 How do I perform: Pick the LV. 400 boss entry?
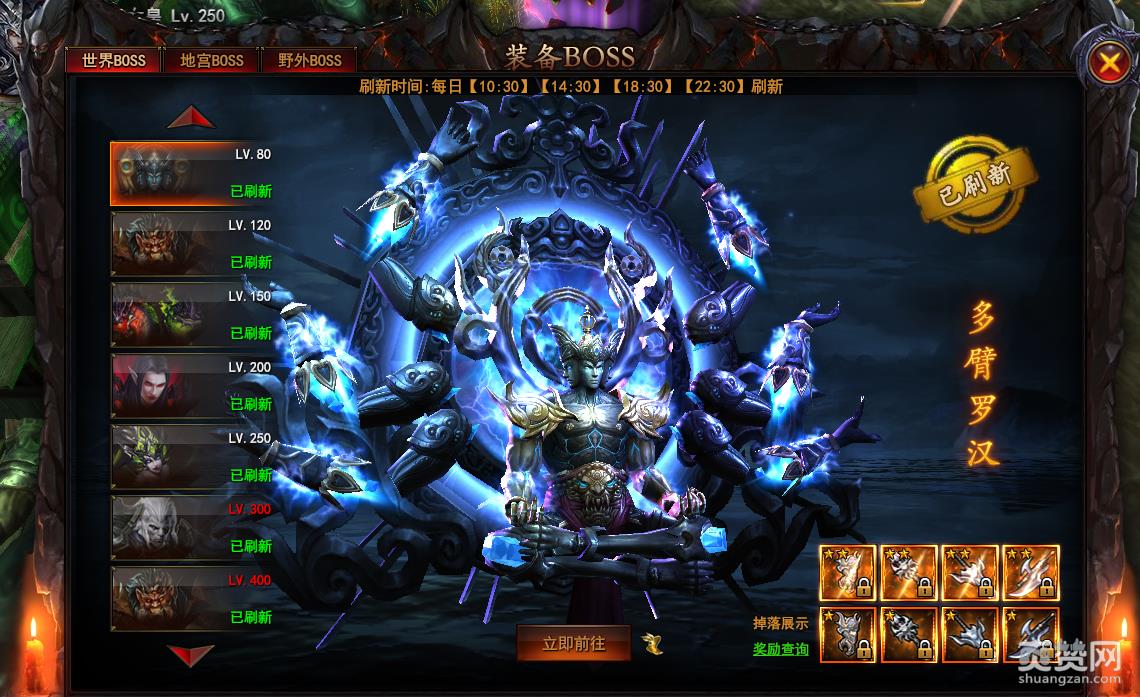click(191, 599)
